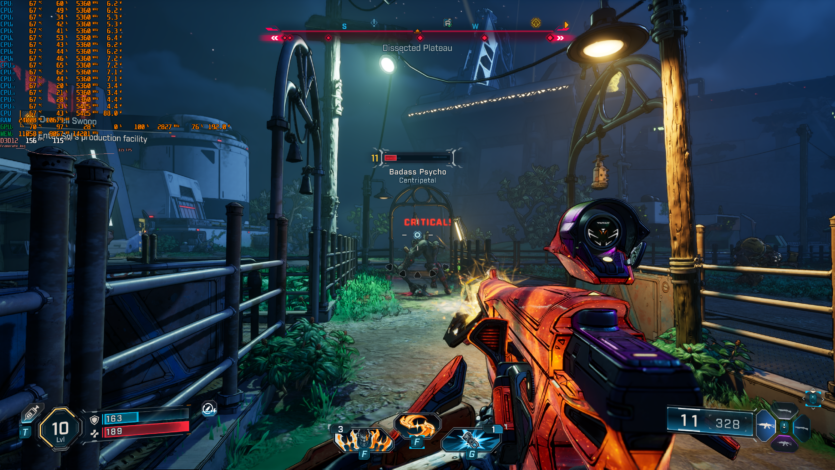
Task: Click the vehicle station marker on compass
Action: point(446,22)
